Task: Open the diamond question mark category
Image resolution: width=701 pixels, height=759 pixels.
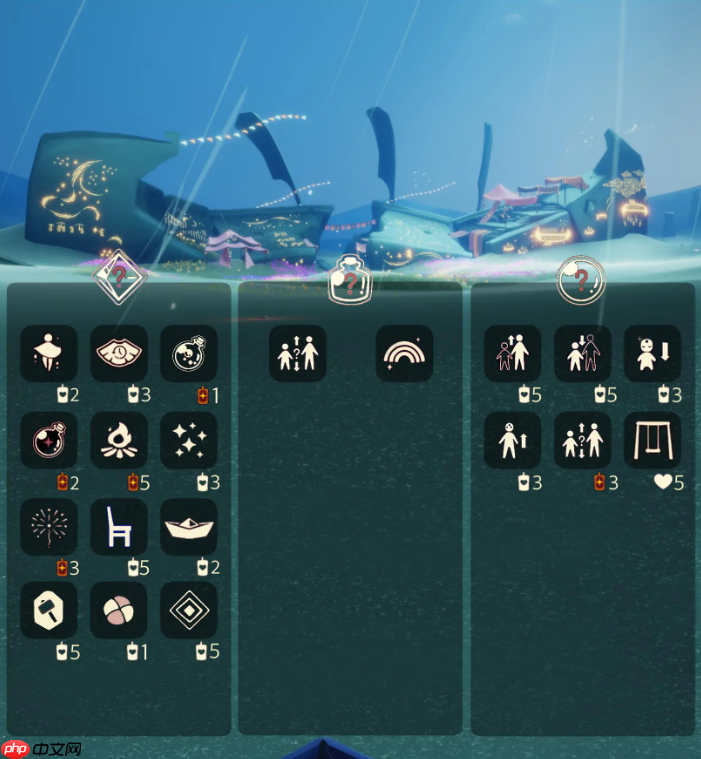Action: (x=120, y=275)
